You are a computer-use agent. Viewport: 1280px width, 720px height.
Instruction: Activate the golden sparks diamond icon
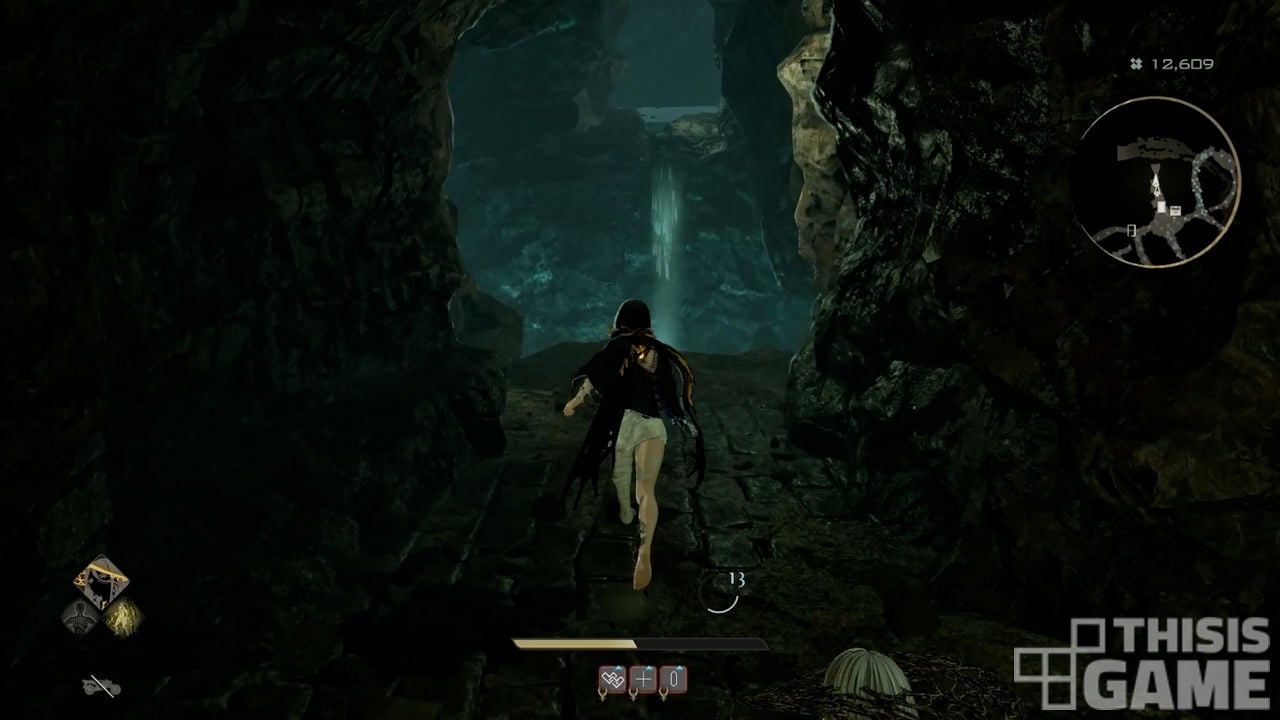(x=123, y=617)
